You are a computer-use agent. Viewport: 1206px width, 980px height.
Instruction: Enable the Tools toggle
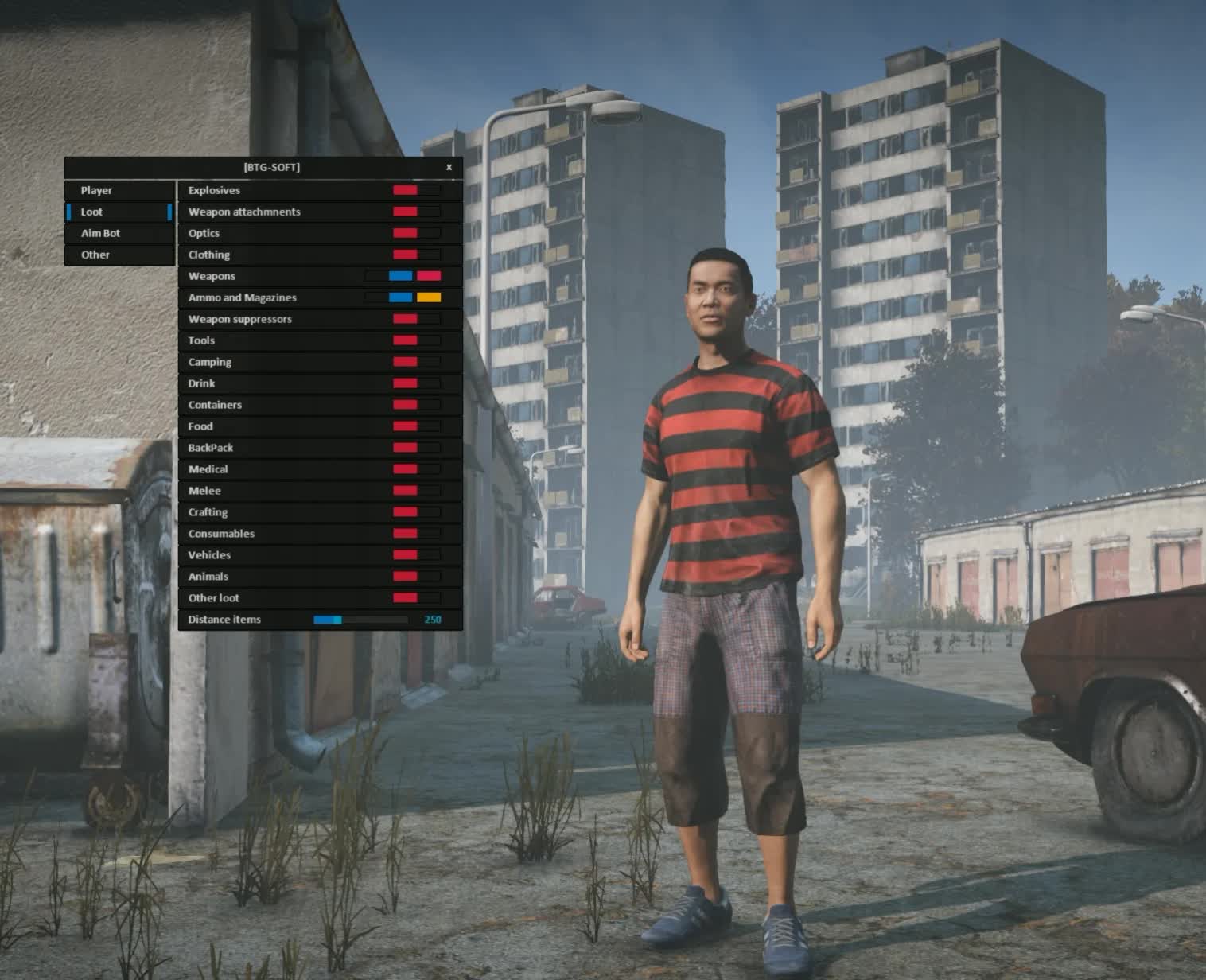[x=416, y=341]
